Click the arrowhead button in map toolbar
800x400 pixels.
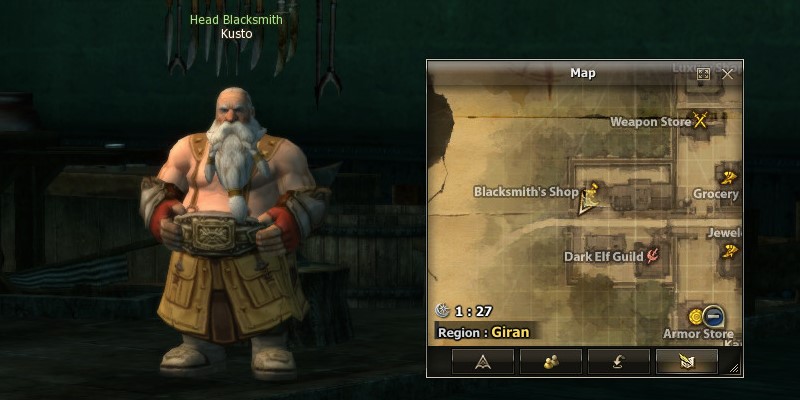click(x=483, y=361)
